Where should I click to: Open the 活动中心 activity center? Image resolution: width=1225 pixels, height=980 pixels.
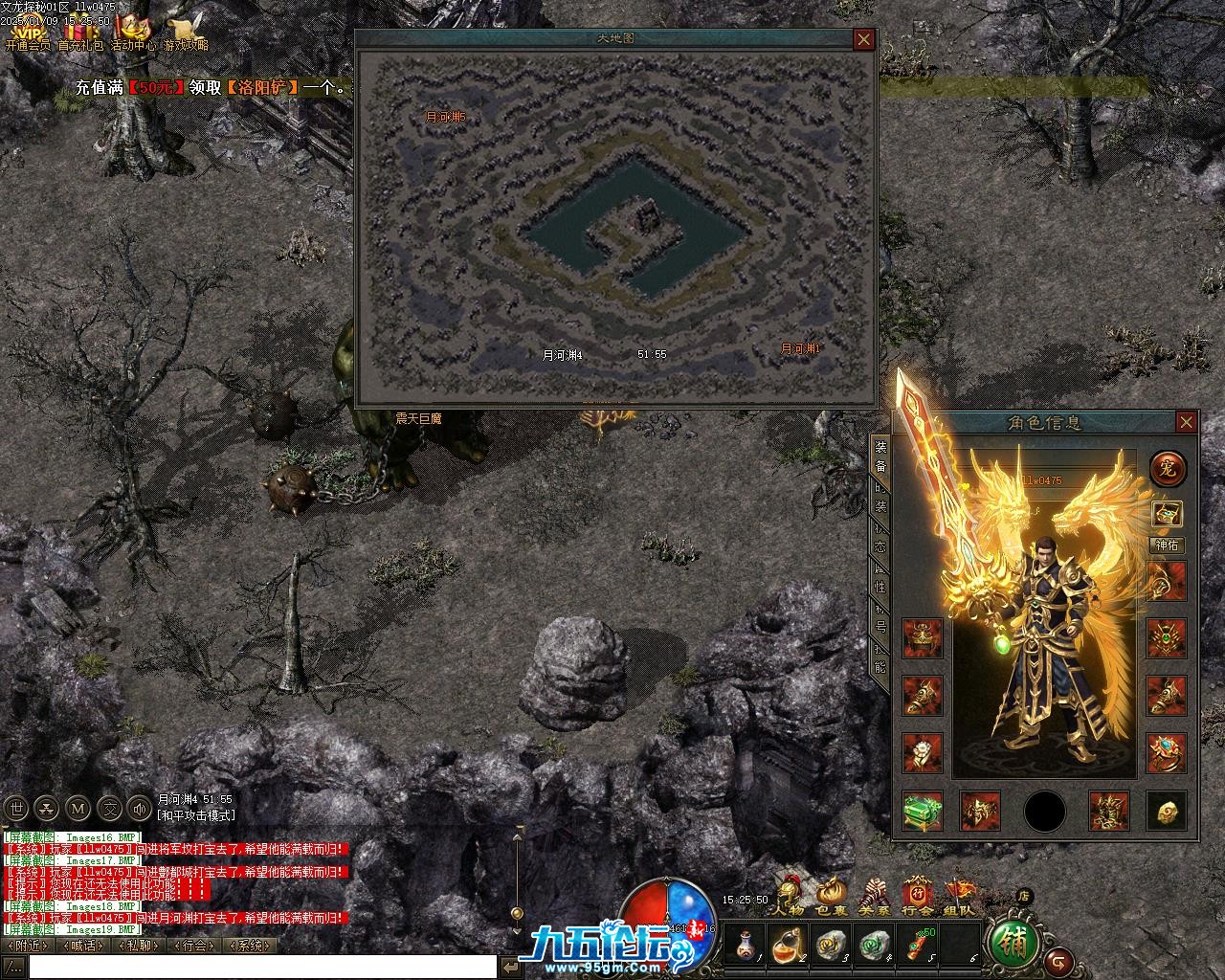133,31
